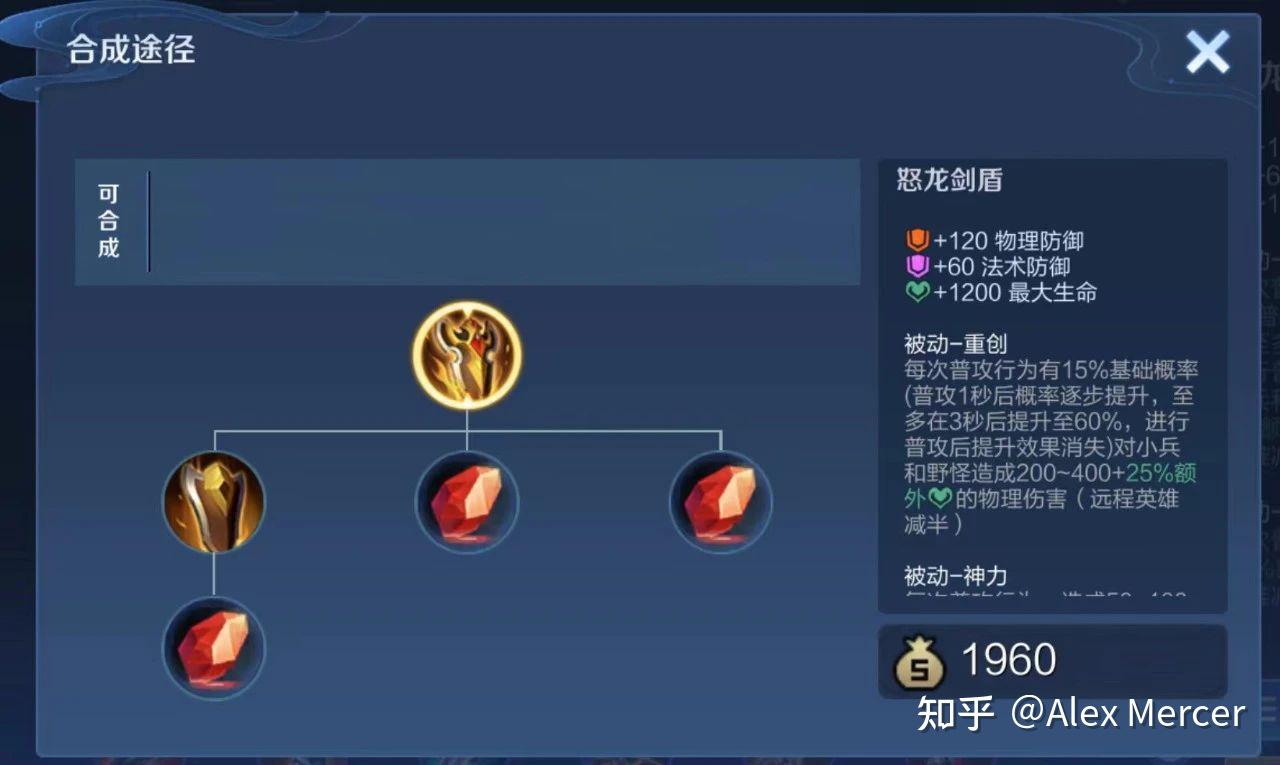Open the 知乎 @Alex Mercer profile link

click(x=1080, y=713)
